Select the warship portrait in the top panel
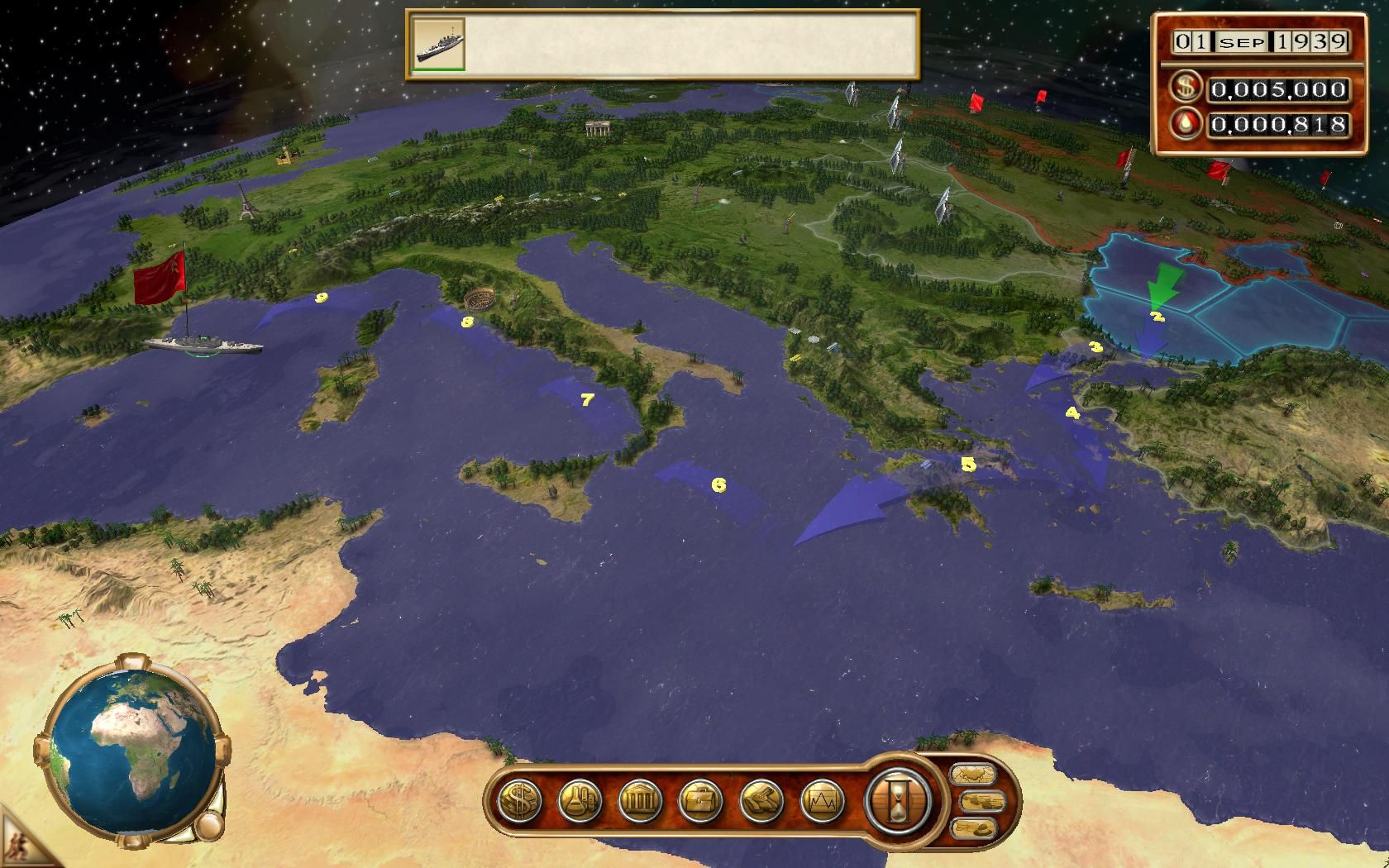This screenshot has height=868, width=1389. click(x=438, y=43)
